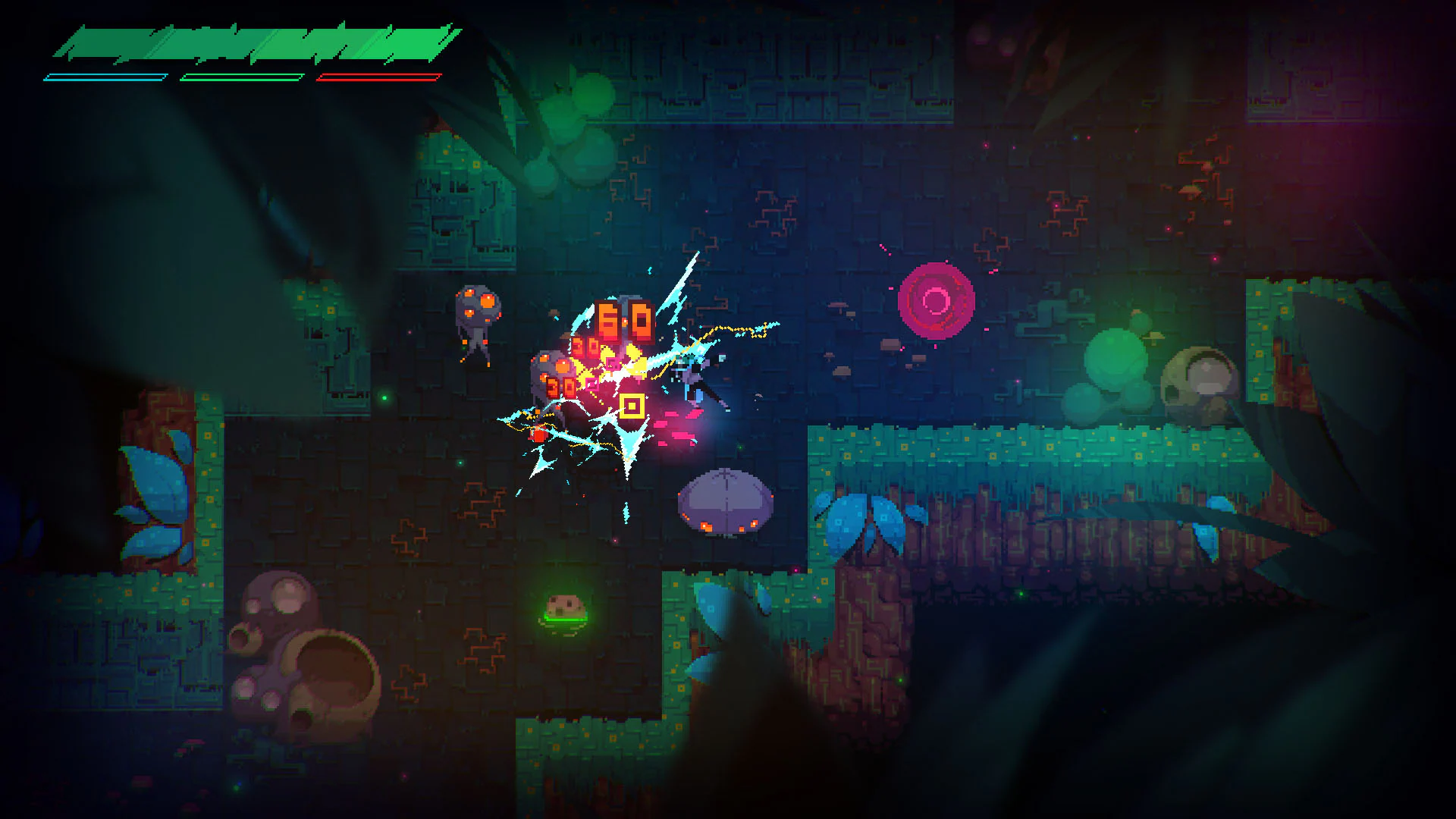
Task: Toggle the green weapon gauge
Action: click(241, 76)
